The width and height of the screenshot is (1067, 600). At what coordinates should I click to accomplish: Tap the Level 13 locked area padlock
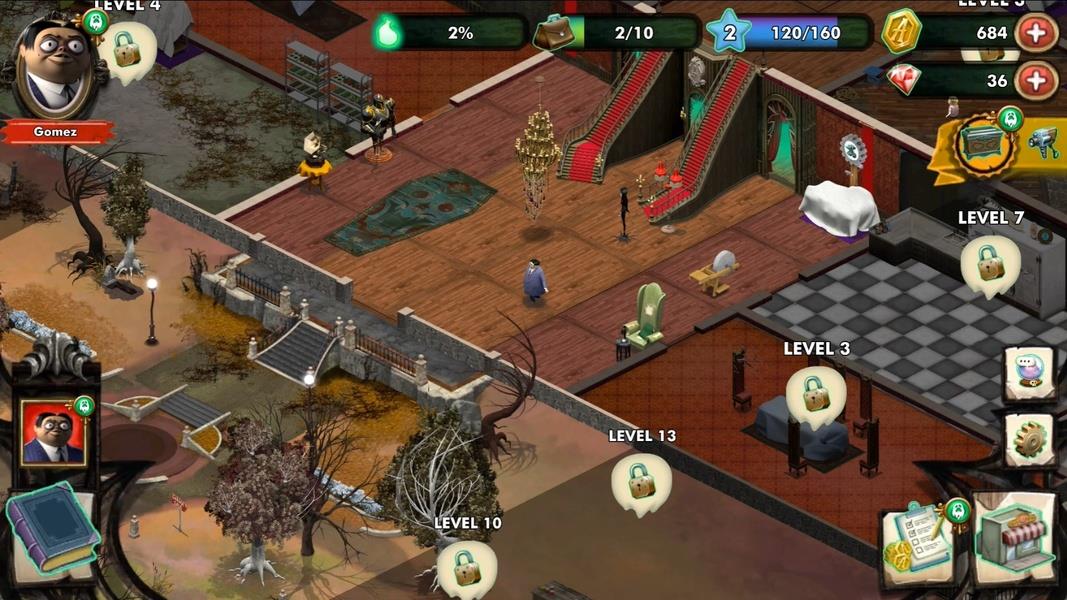point(641,481)
